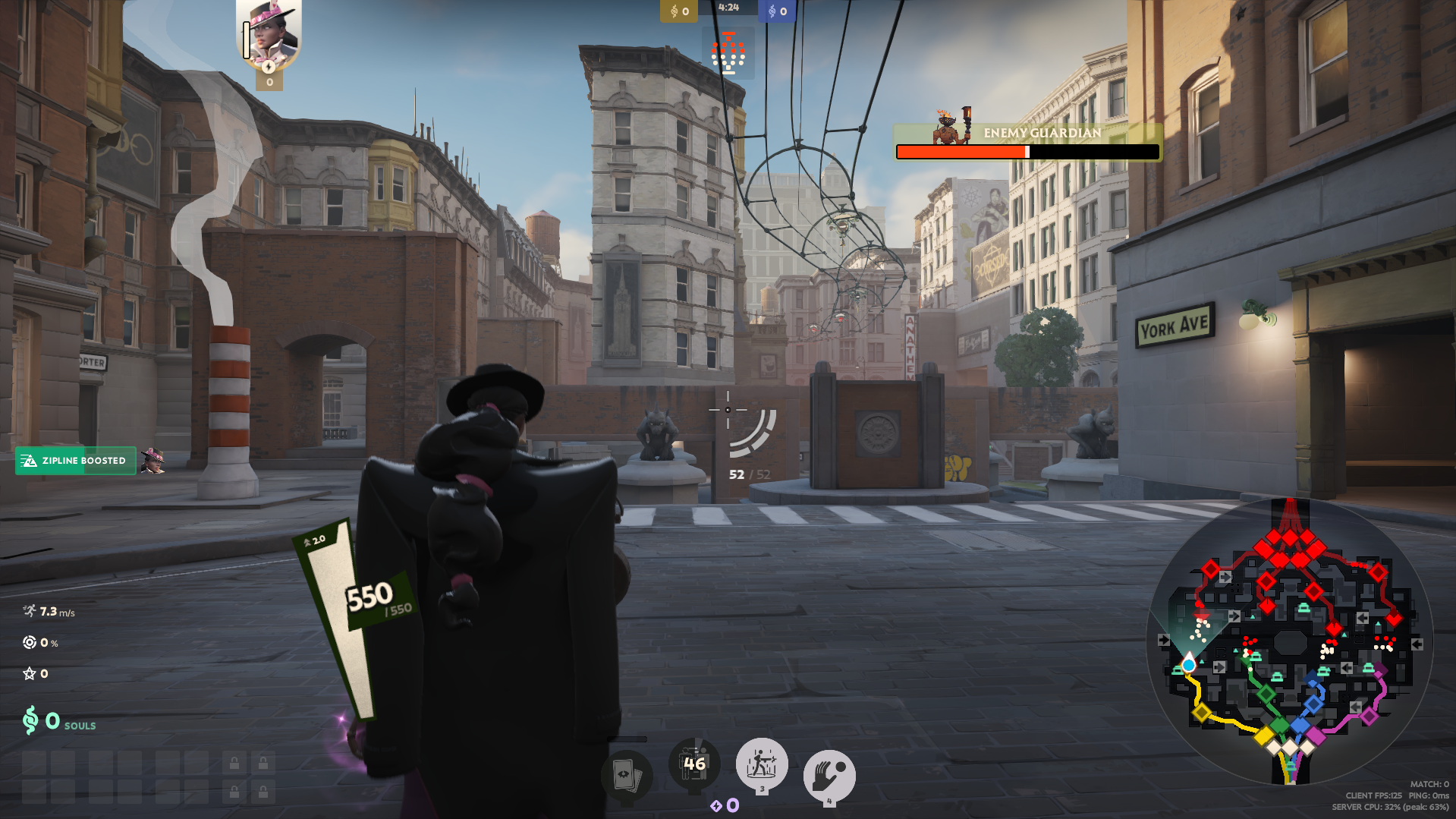Viewport: 1456px width, 819px height.
Task: Click the ammo counter showing 52/52
Action: (746, 475)
